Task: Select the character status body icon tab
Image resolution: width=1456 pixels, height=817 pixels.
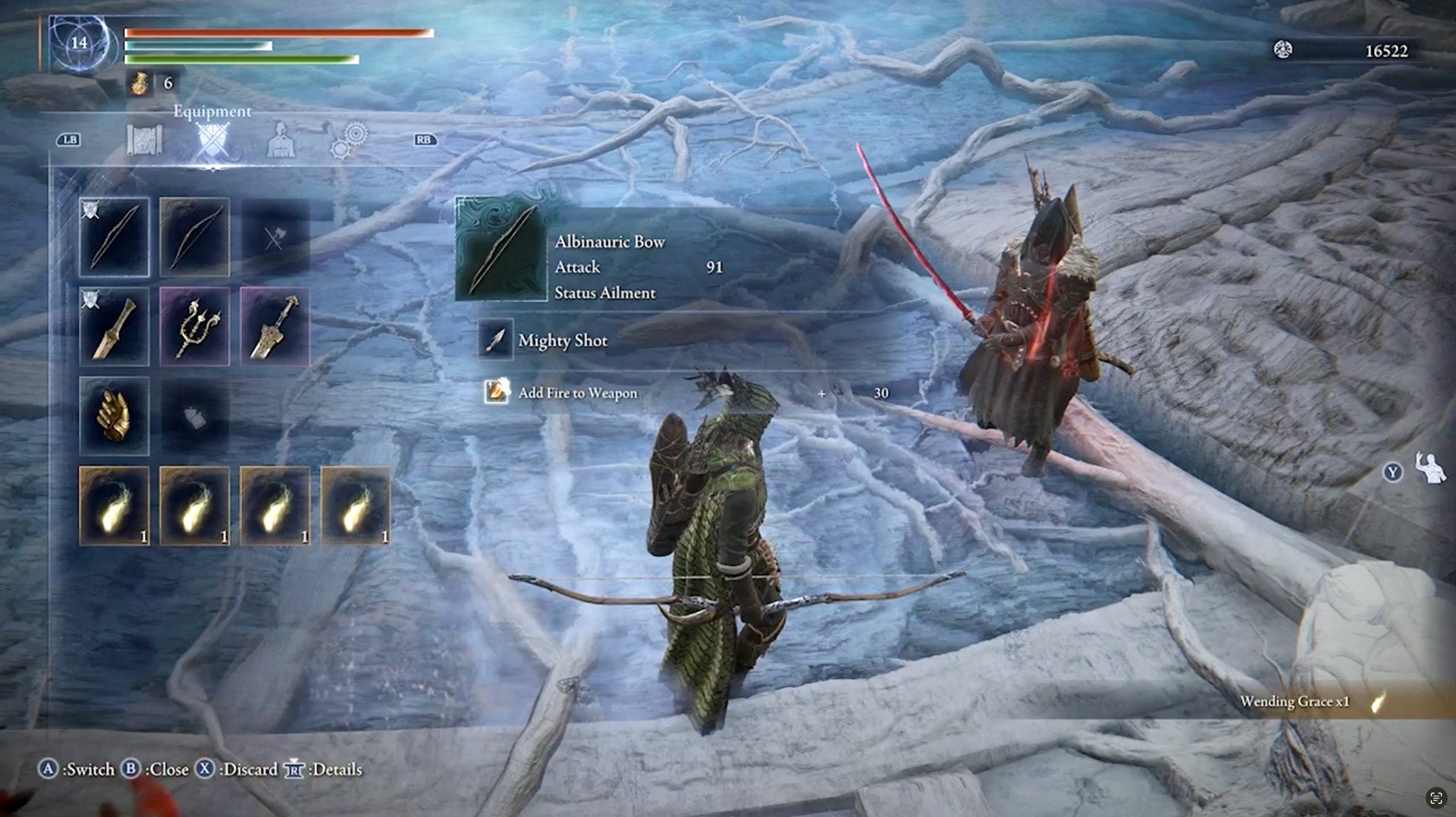Action: tap(281, 142)
